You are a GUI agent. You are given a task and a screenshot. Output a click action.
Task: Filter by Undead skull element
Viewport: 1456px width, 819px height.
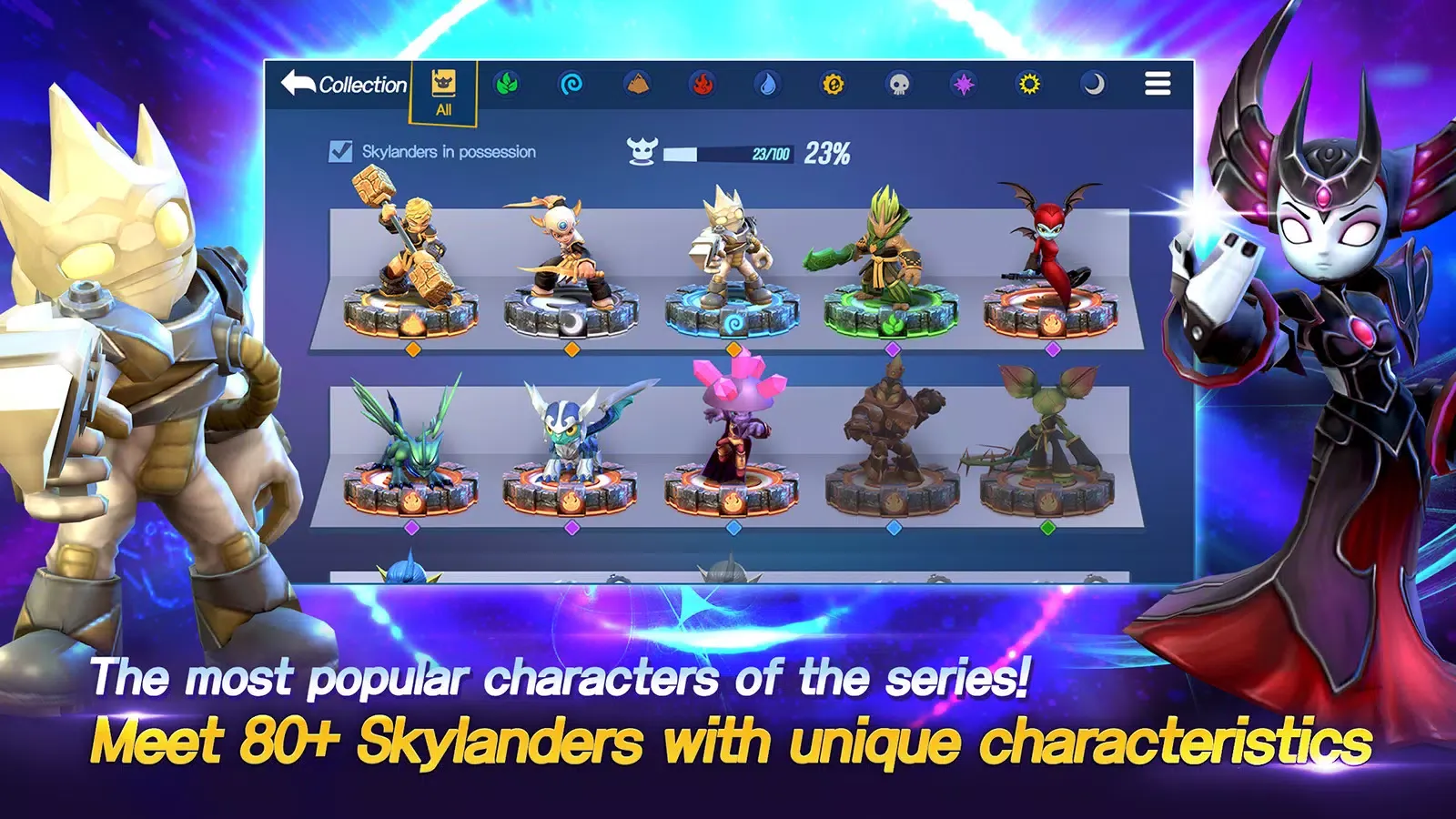click(x=898, y=85)
